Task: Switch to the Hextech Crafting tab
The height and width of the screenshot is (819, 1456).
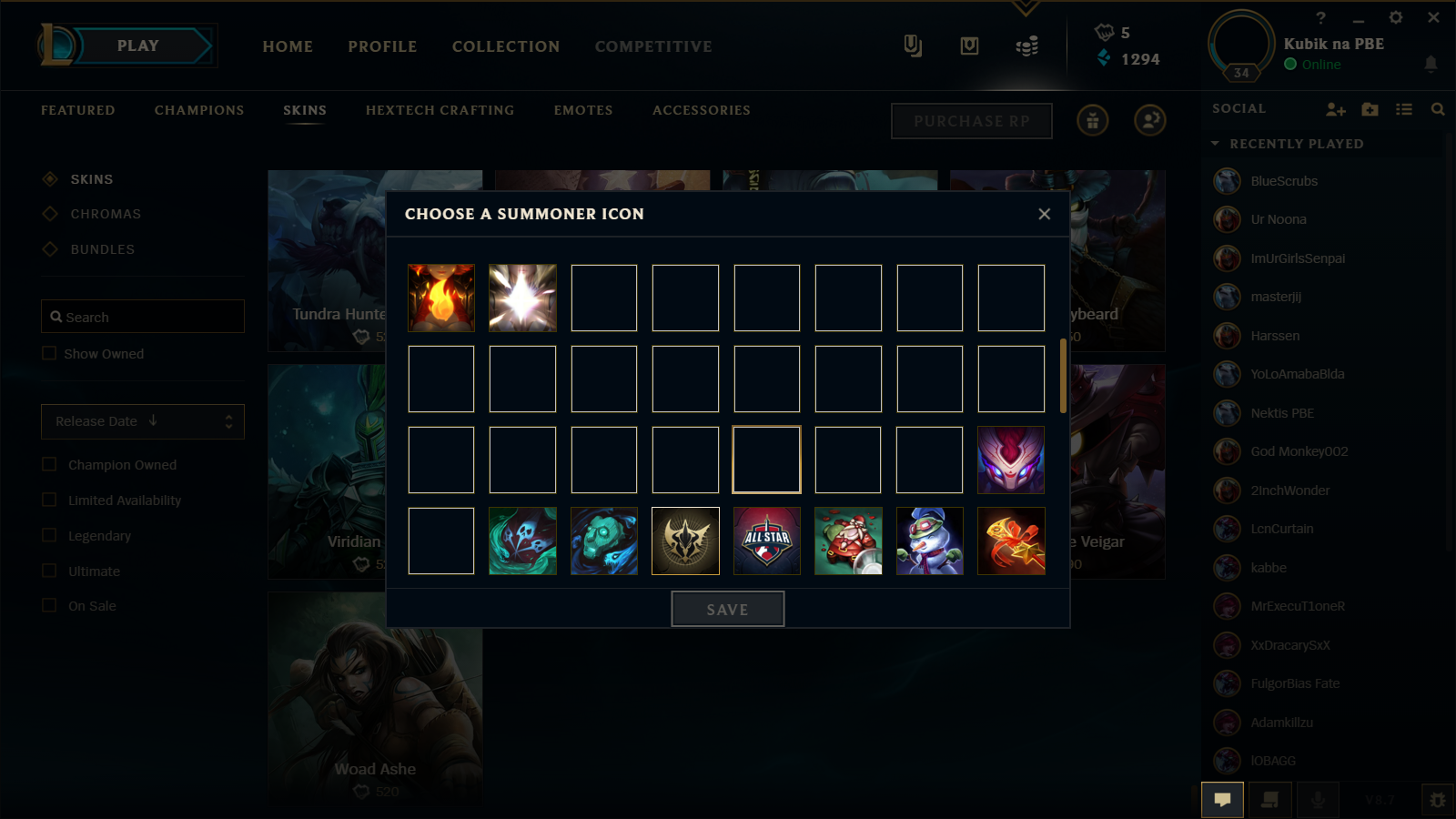Action: [x=440, y=109]
